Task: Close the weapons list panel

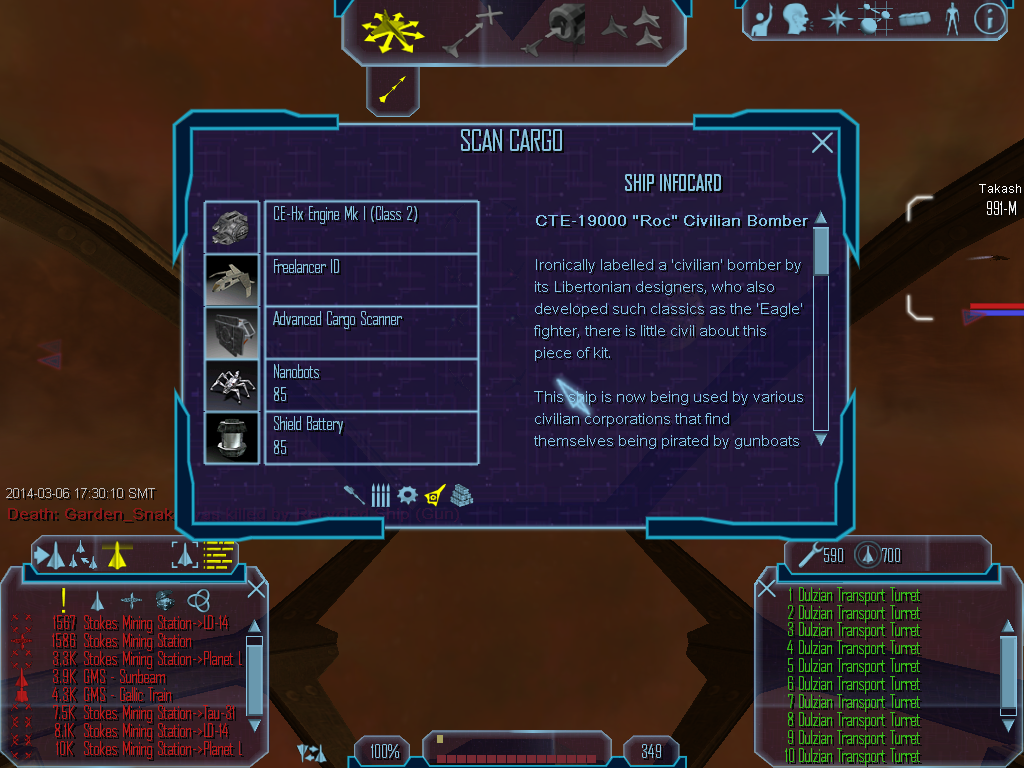Action: click(x=767, y=589)
